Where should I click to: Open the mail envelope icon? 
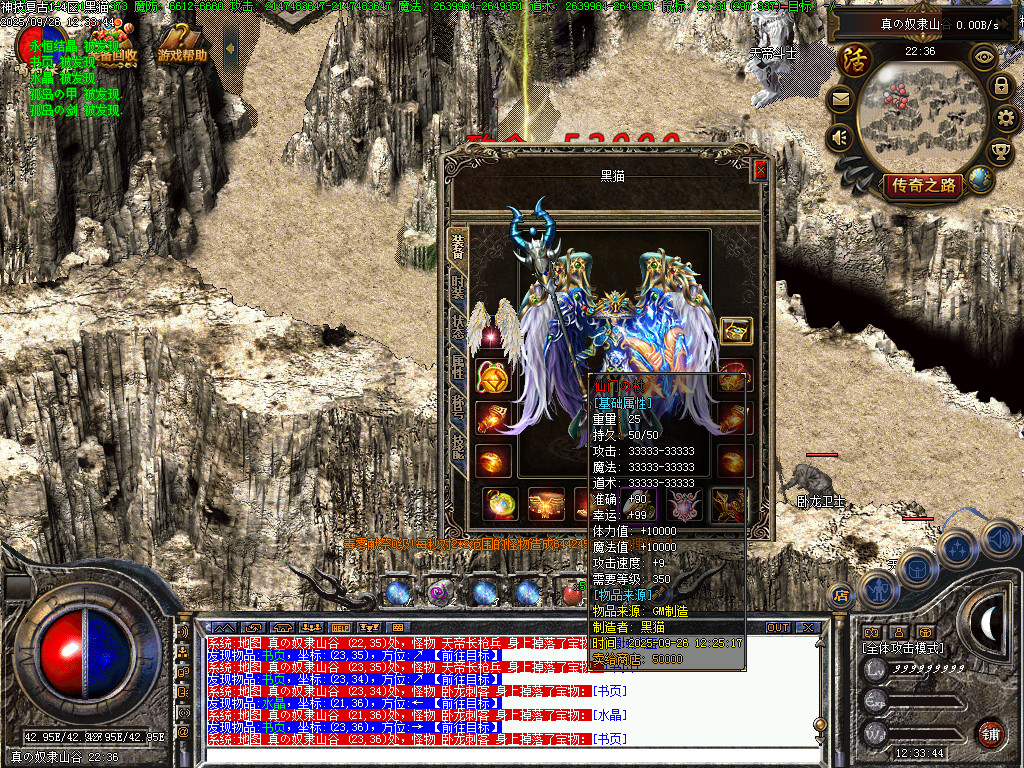(839, 99)
